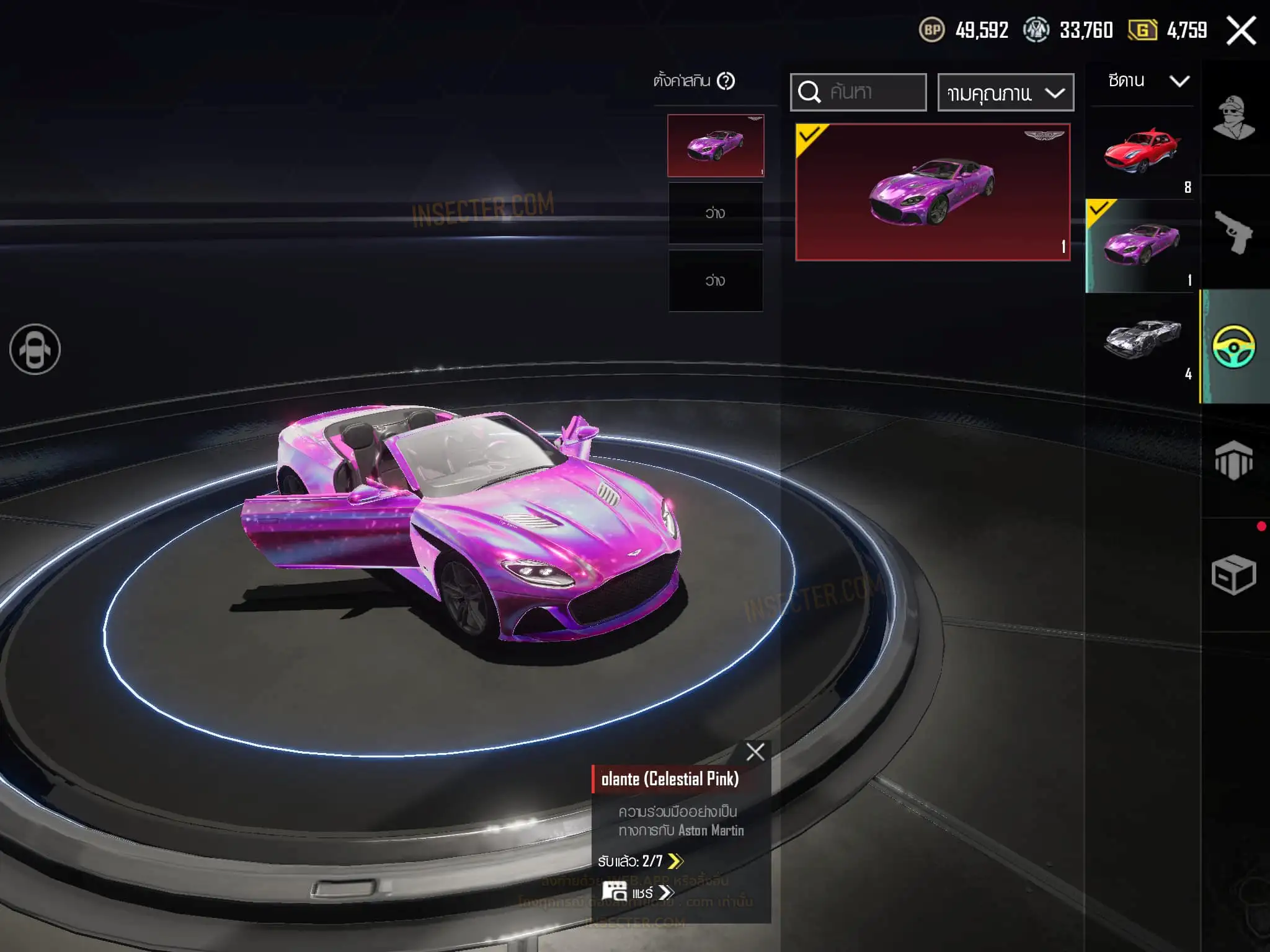The height and width of the screenshot is (952, 1270).
Task: Open the steering wheel vehicles tab
Action: (x=1234, y=346)
